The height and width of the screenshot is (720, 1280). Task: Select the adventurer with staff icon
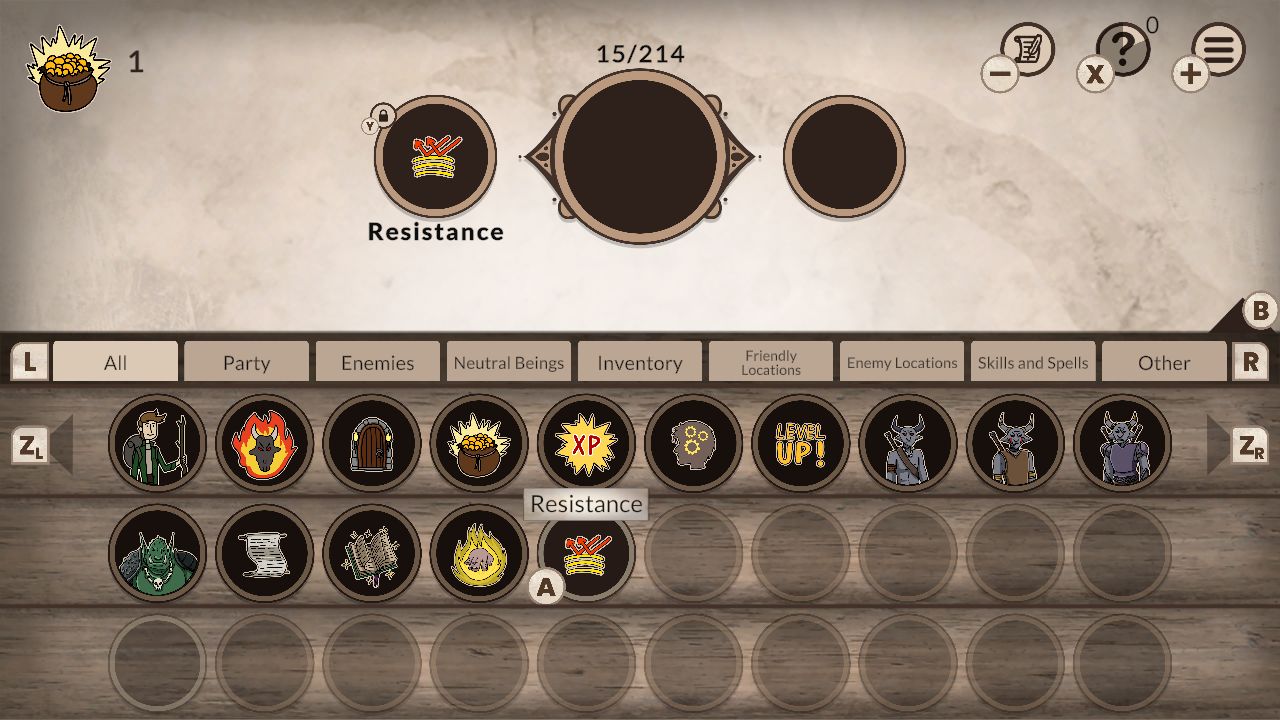pos(157,443)
